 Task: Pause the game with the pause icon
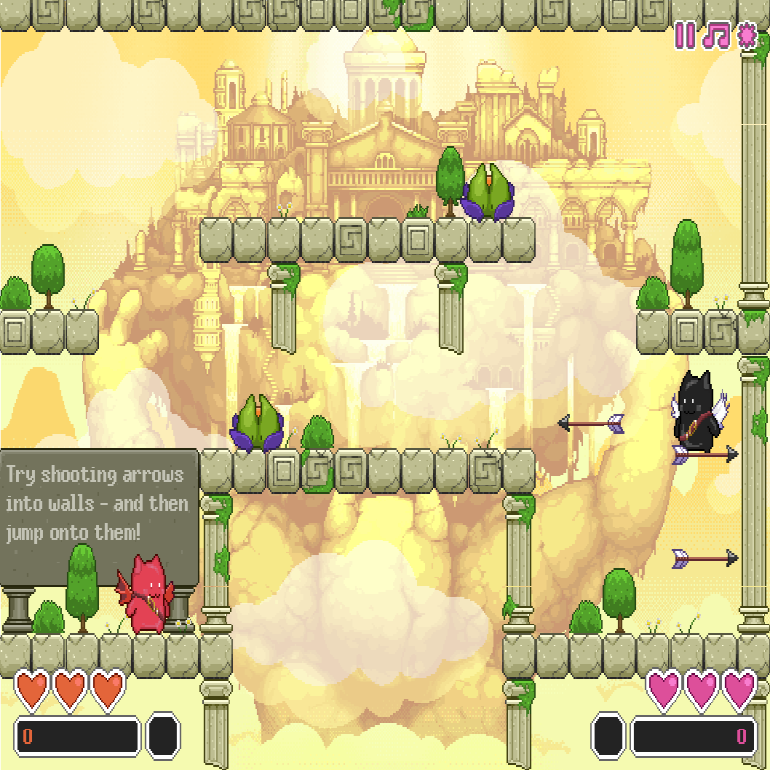685,36
